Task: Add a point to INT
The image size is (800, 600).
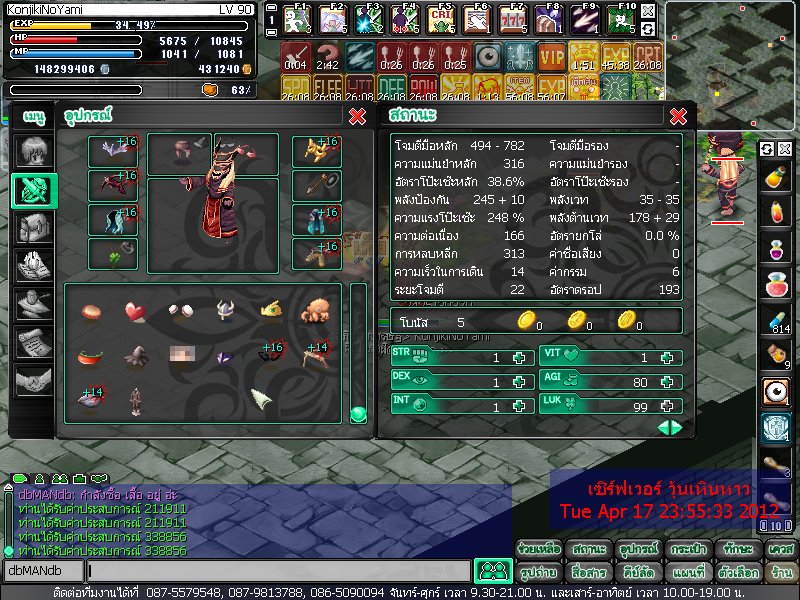Action: (x=518, y=405)
